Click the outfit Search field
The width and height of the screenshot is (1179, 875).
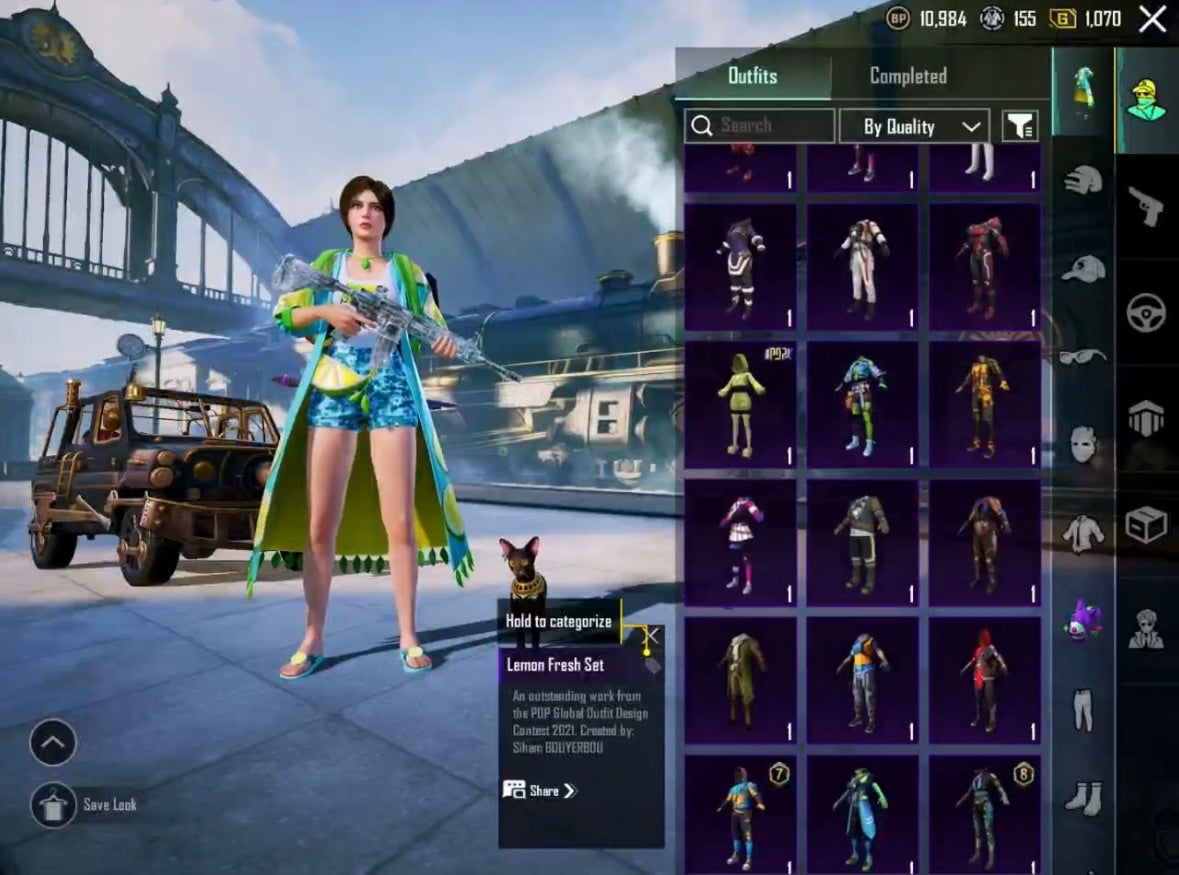point(760,126)
